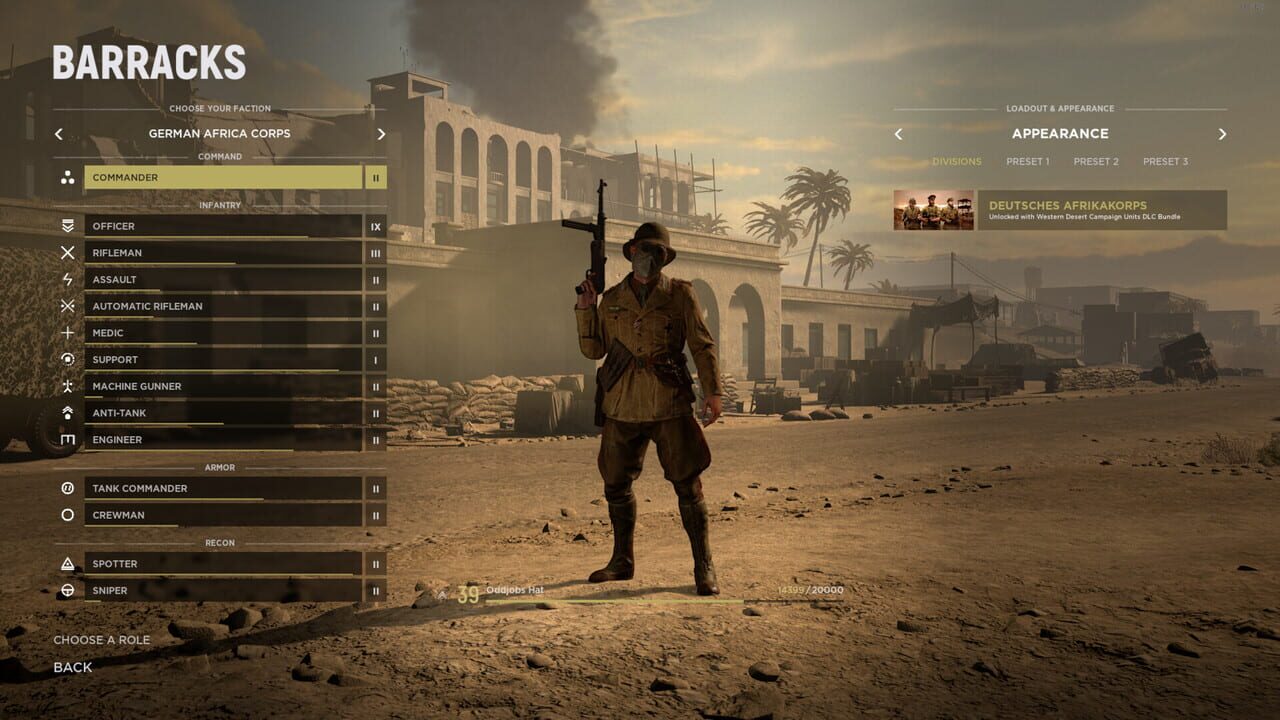Click the right arrow next to German Africa Corps
Image resolution: width=1280 pixels, height=720 pixels.
coord(380,133)
